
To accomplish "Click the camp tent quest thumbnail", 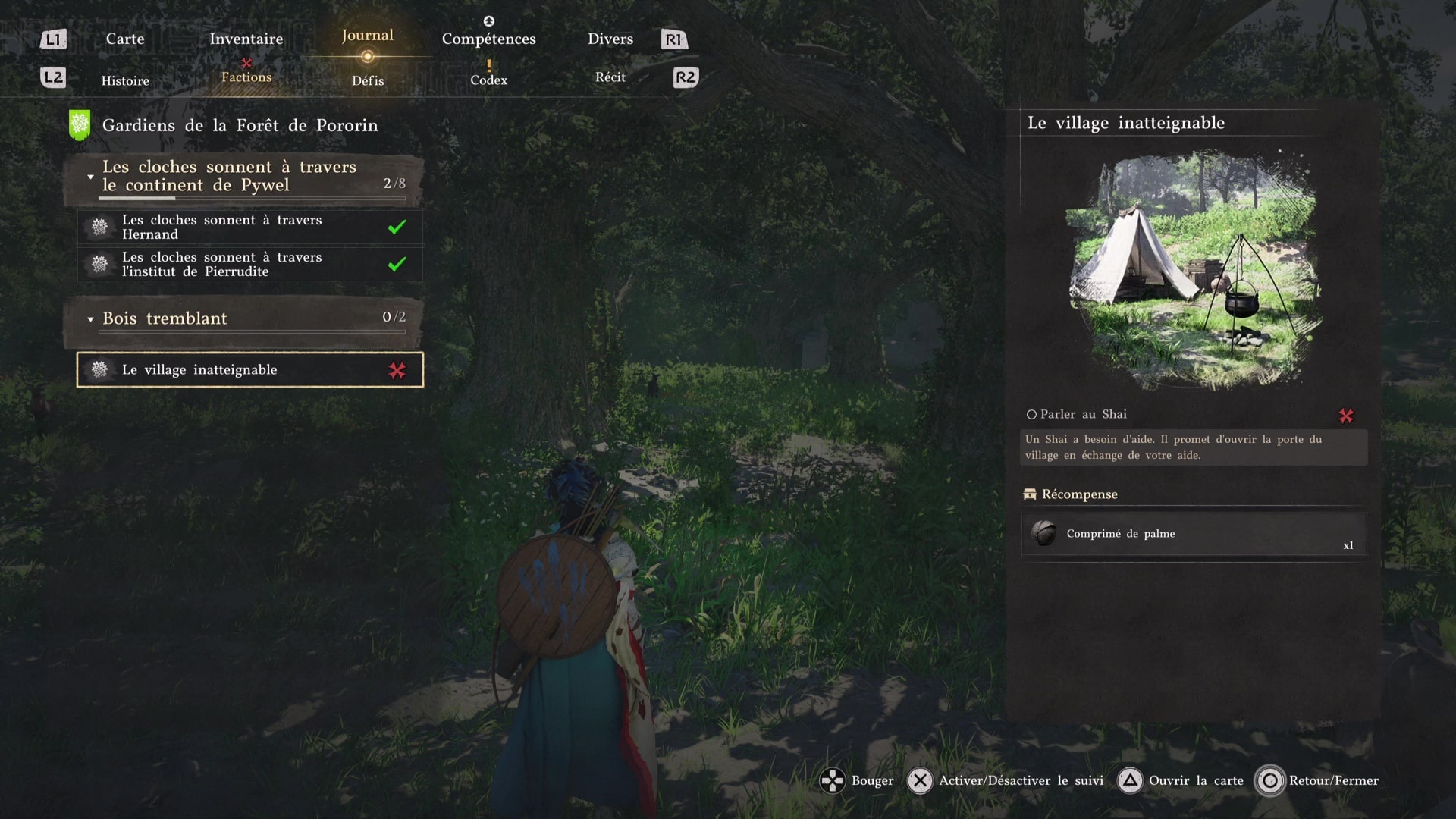I will pos(1194,271).
